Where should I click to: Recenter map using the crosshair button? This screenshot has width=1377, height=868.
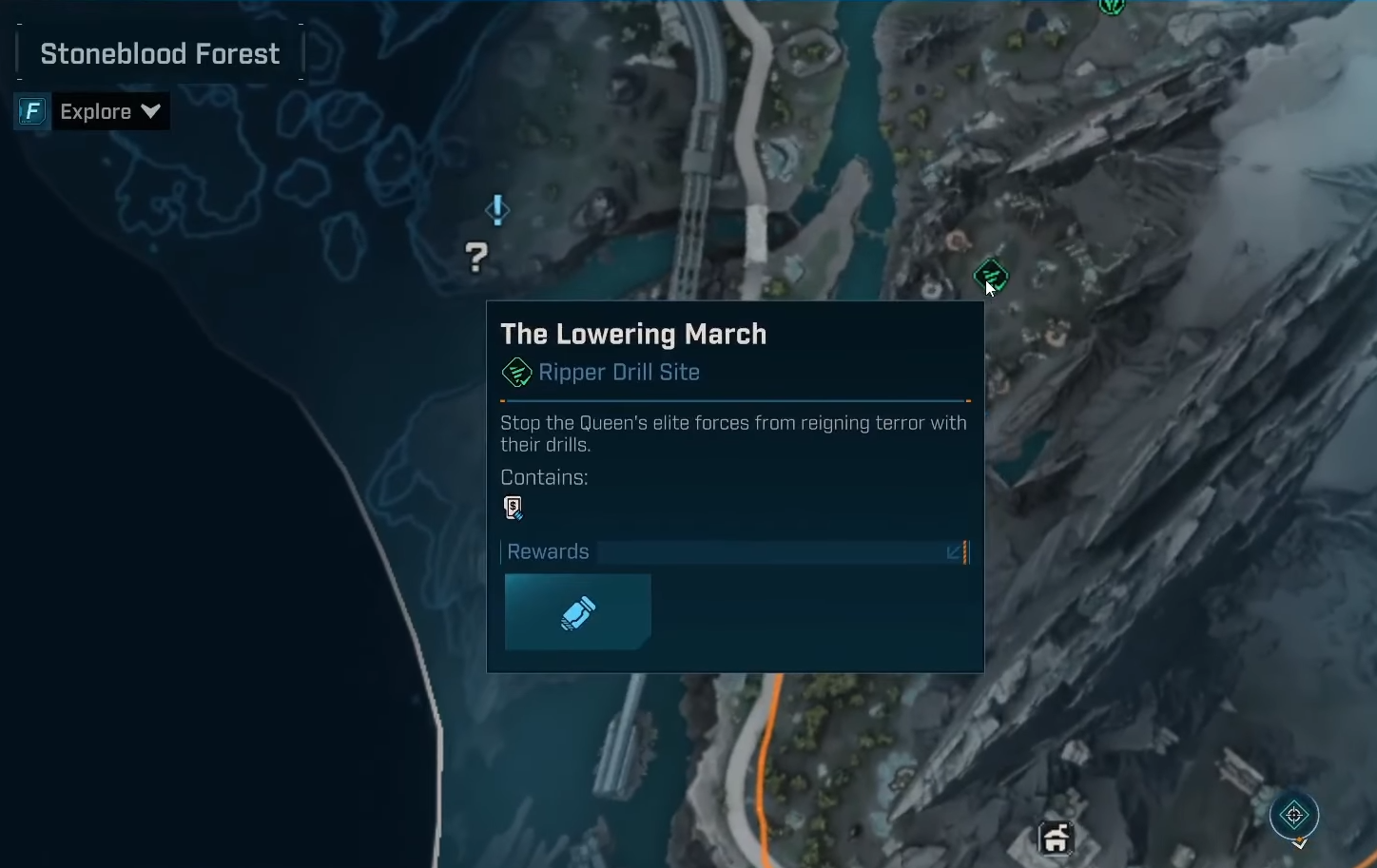click(x=1293, y=815)
